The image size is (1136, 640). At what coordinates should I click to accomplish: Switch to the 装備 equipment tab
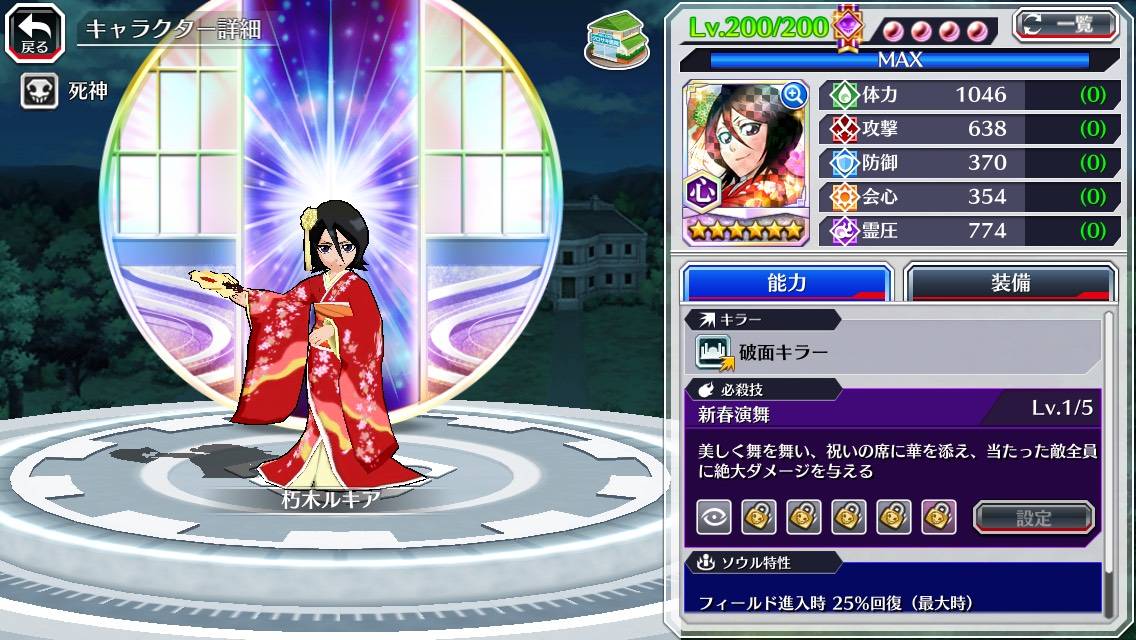tap(1009, 283)
